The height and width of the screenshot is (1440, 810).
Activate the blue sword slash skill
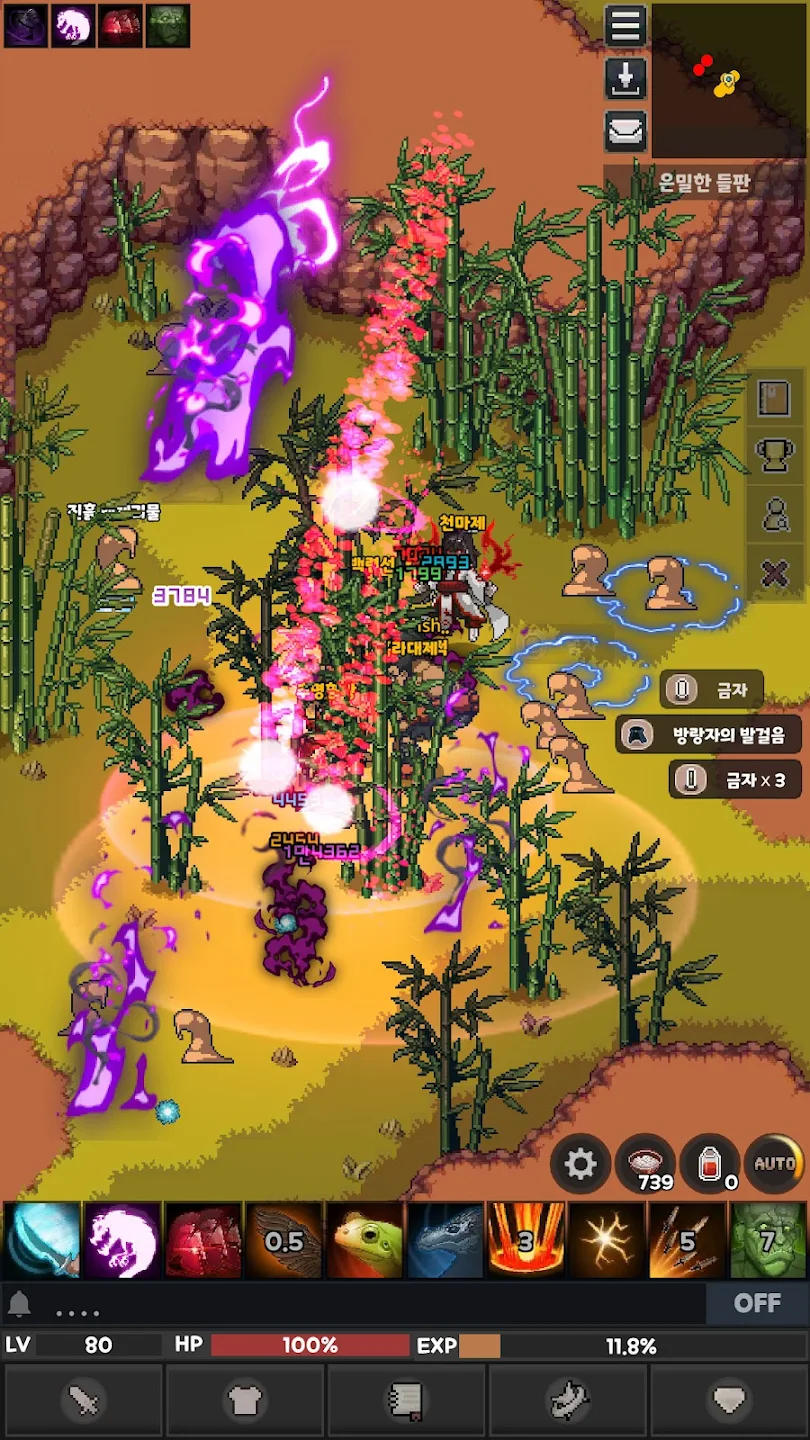click(x=42, y=1241)
